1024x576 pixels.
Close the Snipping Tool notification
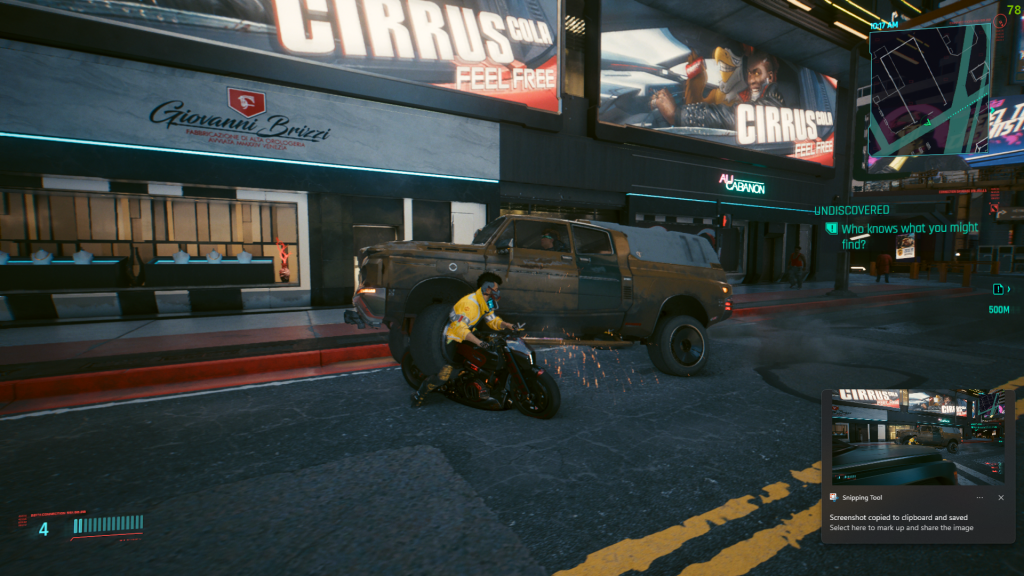click(1001, 497)
